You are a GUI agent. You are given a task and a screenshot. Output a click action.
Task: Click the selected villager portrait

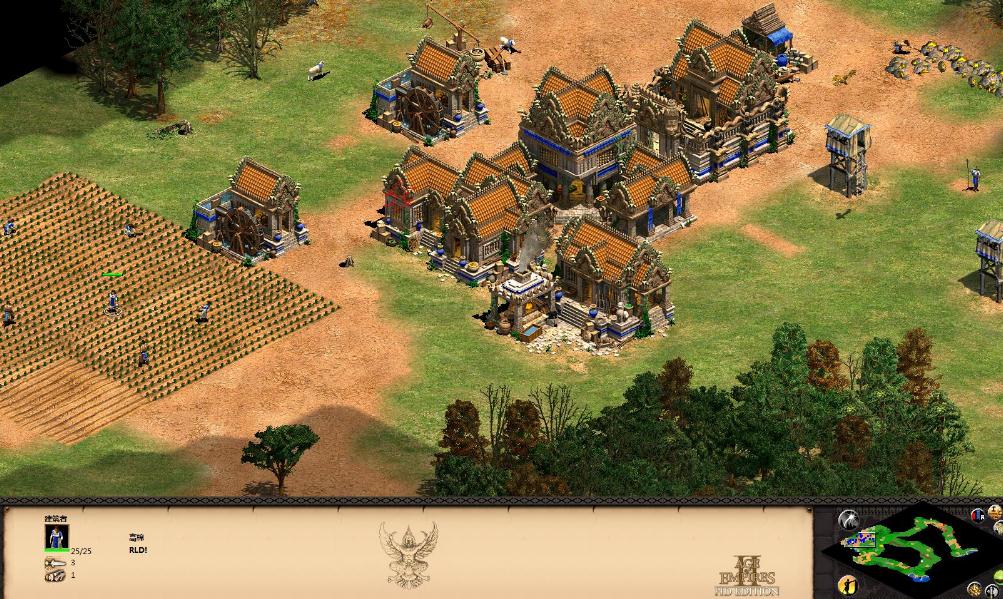pos(57,536)
